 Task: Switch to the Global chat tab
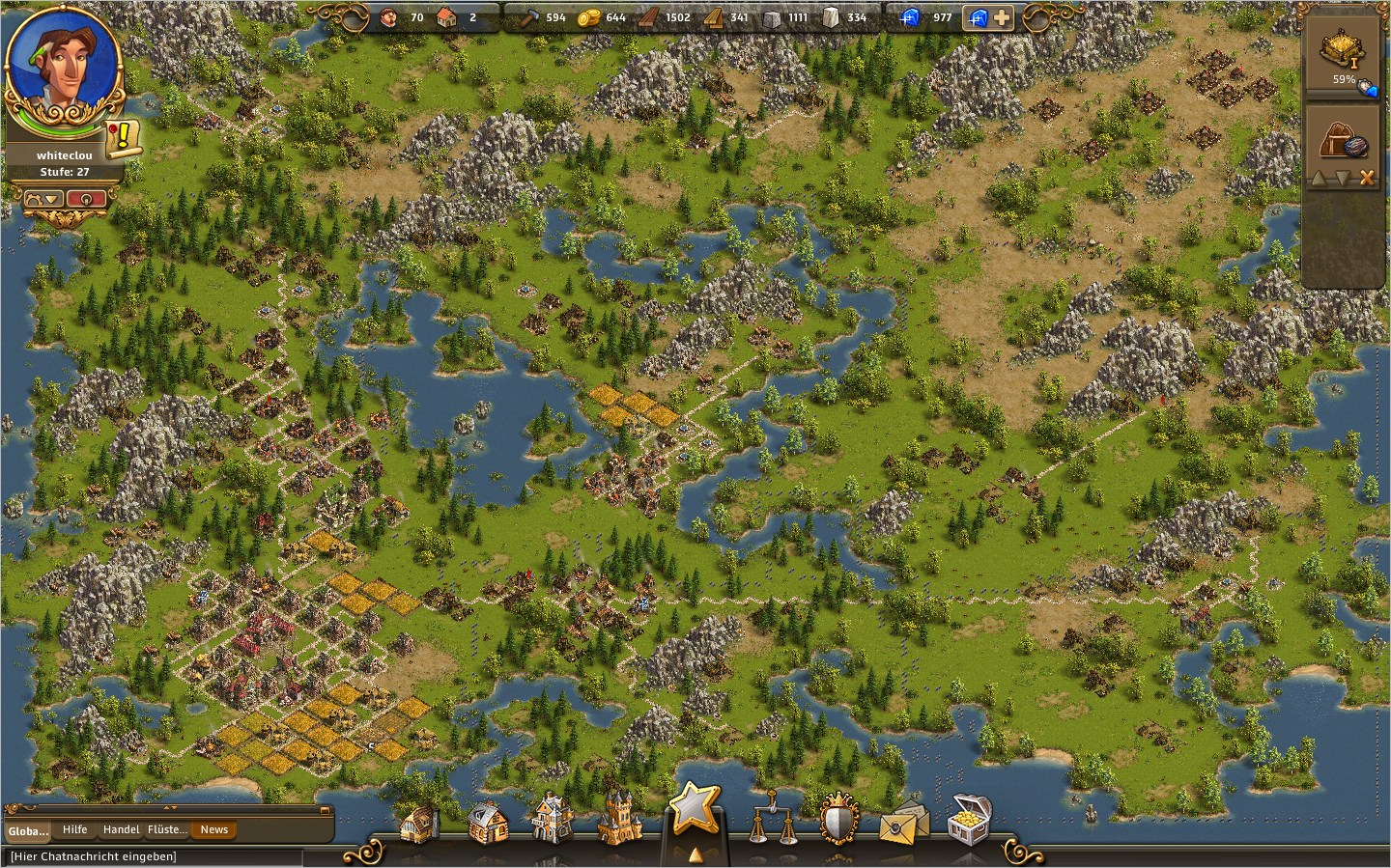28,830
